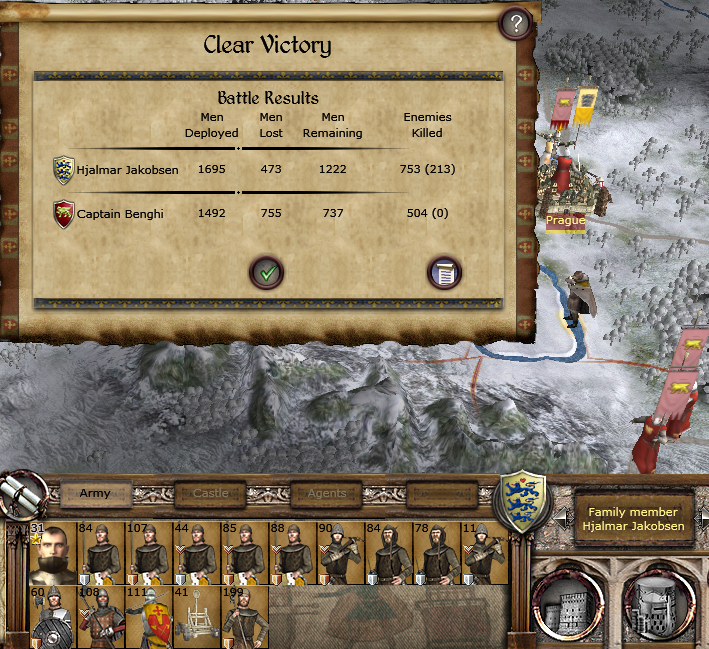The height and width of the screenshot is (649, 709).
Task: Switch to the Agents tab
Action: click(326, 493)
